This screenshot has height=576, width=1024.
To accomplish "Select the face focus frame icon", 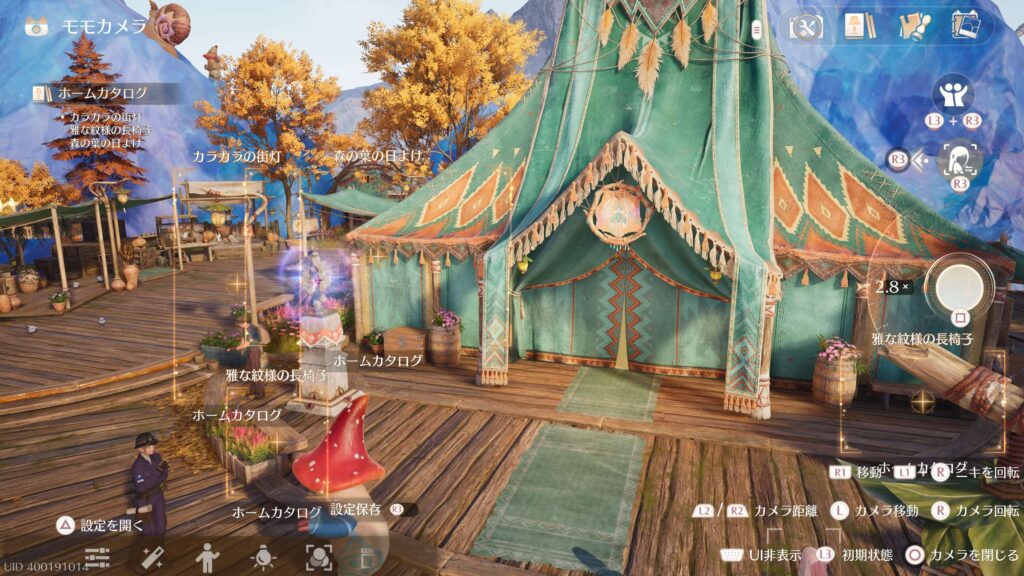I will [x=318, y=556].
